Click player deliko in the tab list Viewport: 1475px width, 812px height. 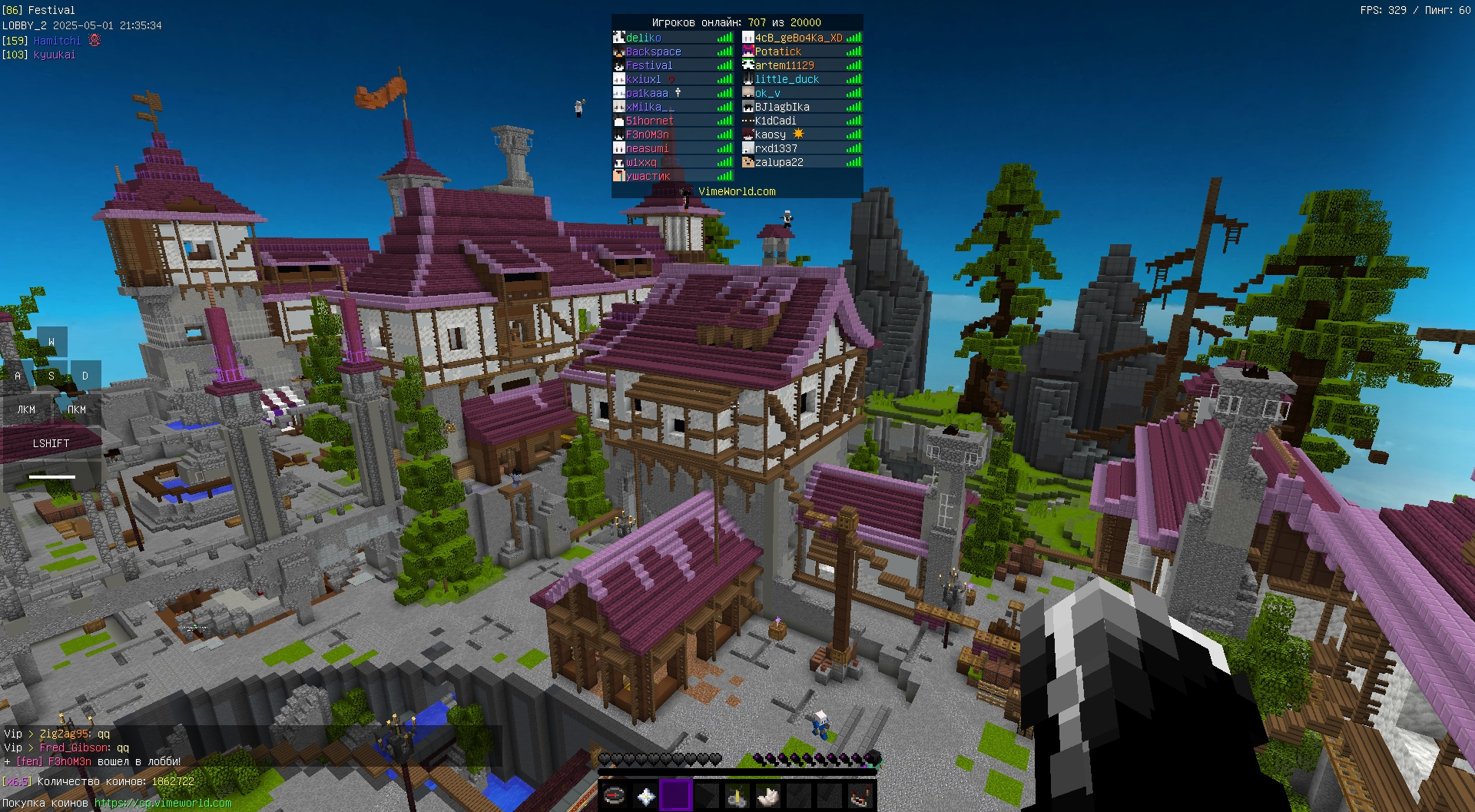[x=643, y=38]
